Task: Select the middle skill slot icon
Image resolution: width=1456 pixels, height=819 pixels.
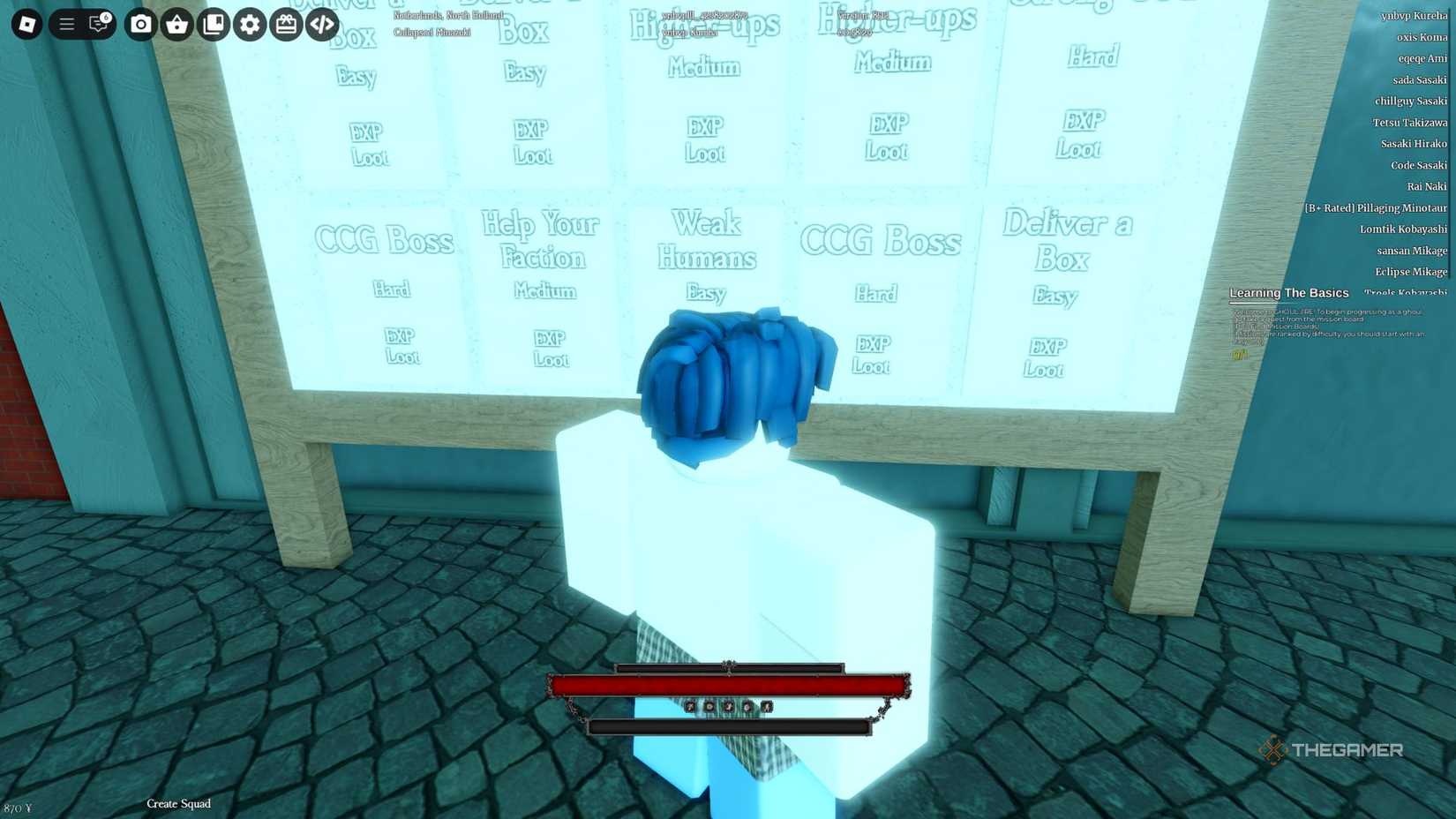Action: (730, 706)
